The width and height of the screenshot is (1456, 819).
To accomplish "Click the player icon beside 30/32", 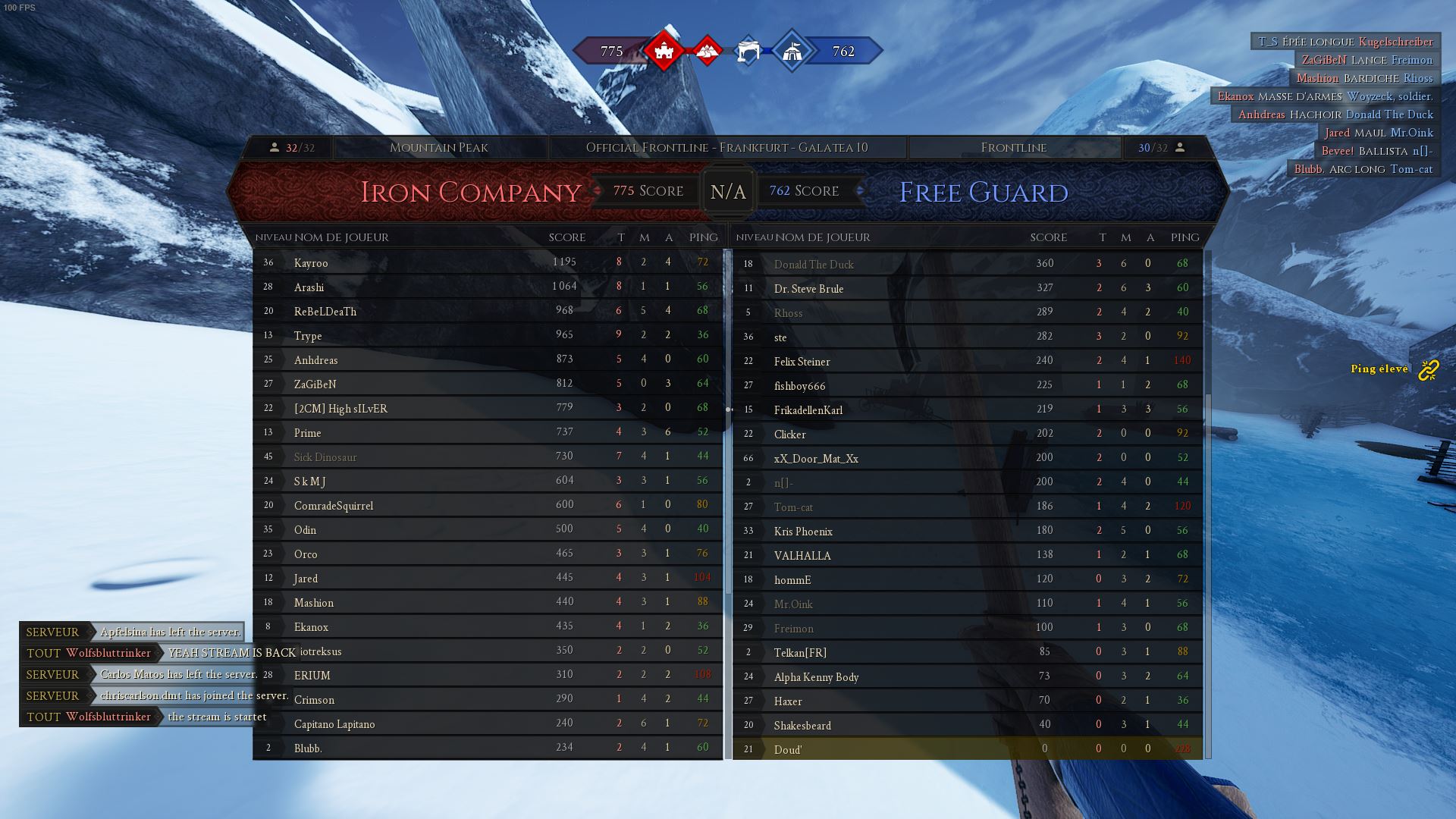I will tap(1179, 147).
